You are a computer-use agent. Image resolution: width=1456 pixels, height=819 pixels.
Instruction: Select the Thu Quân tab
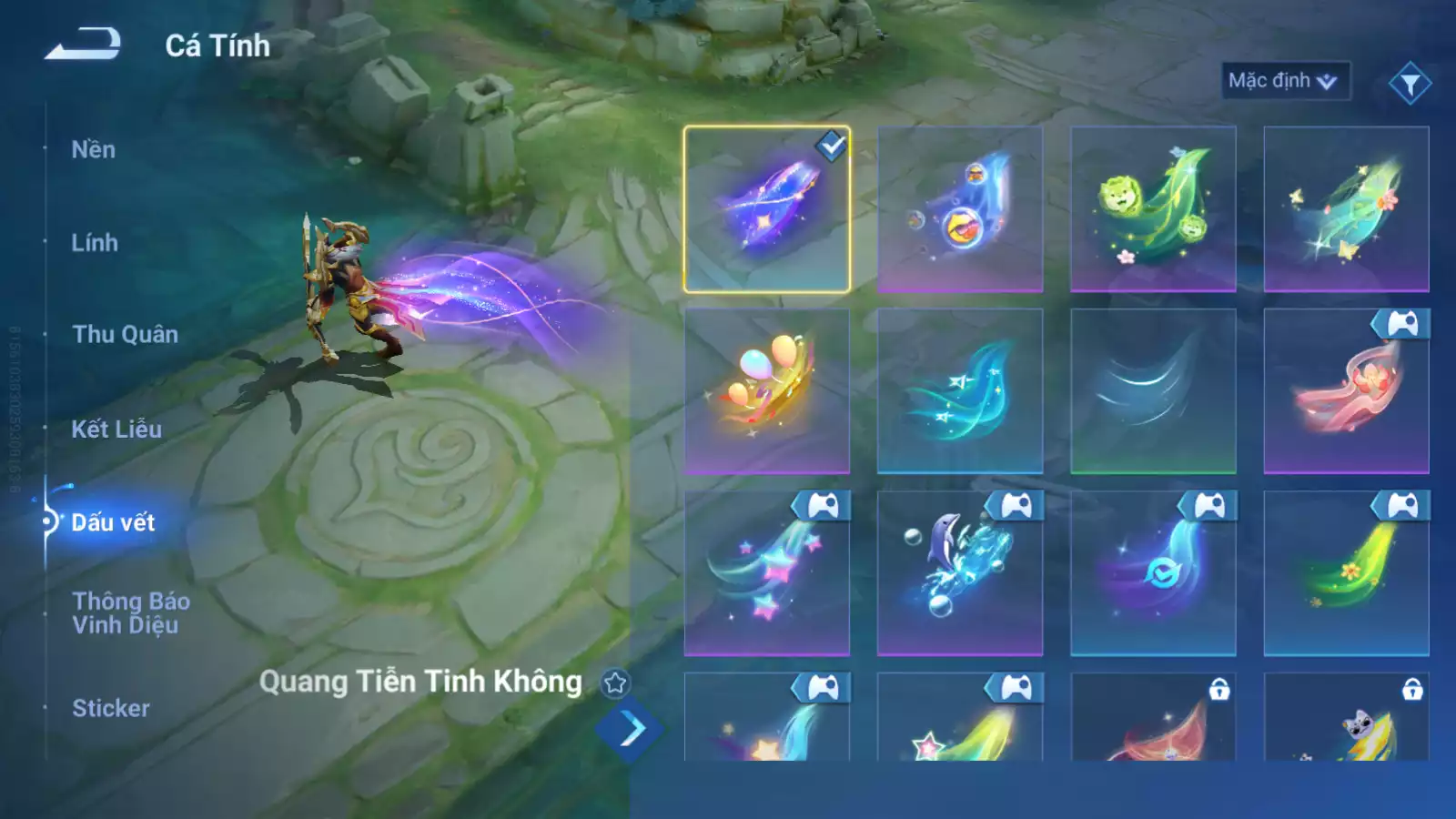click(125, 335)
